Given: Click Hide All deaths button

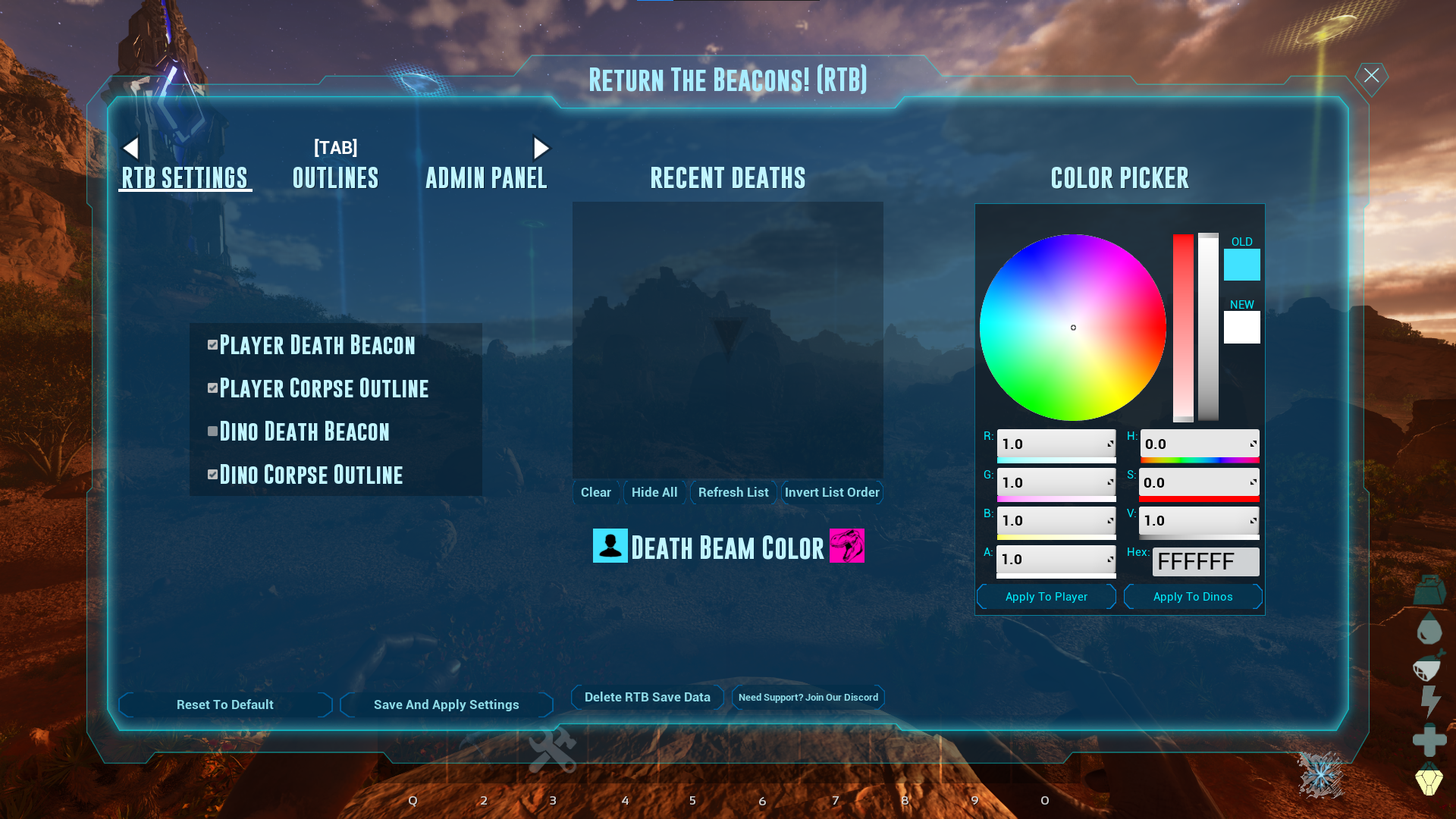Looking at the screenshot, I should click(x=654, y=492).
